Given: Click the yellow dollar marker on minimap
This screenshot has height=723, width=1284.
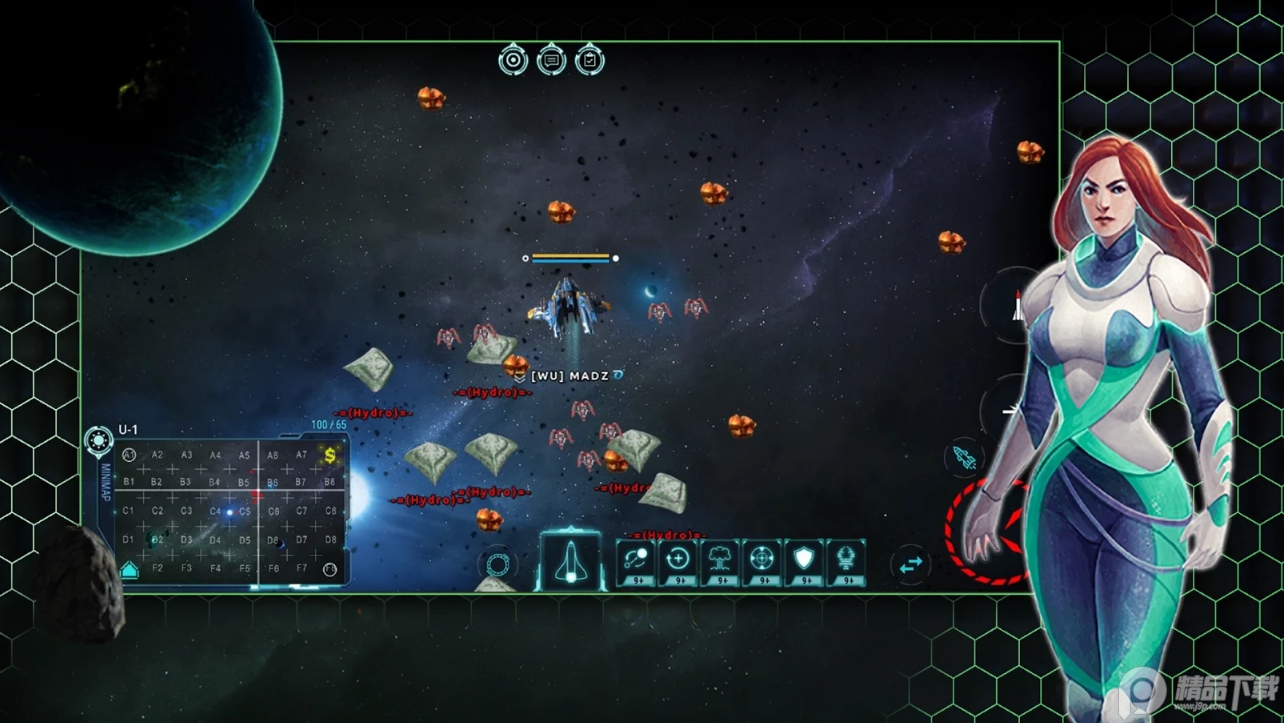Looking at the screenshot, I should (x=329, y=456).
